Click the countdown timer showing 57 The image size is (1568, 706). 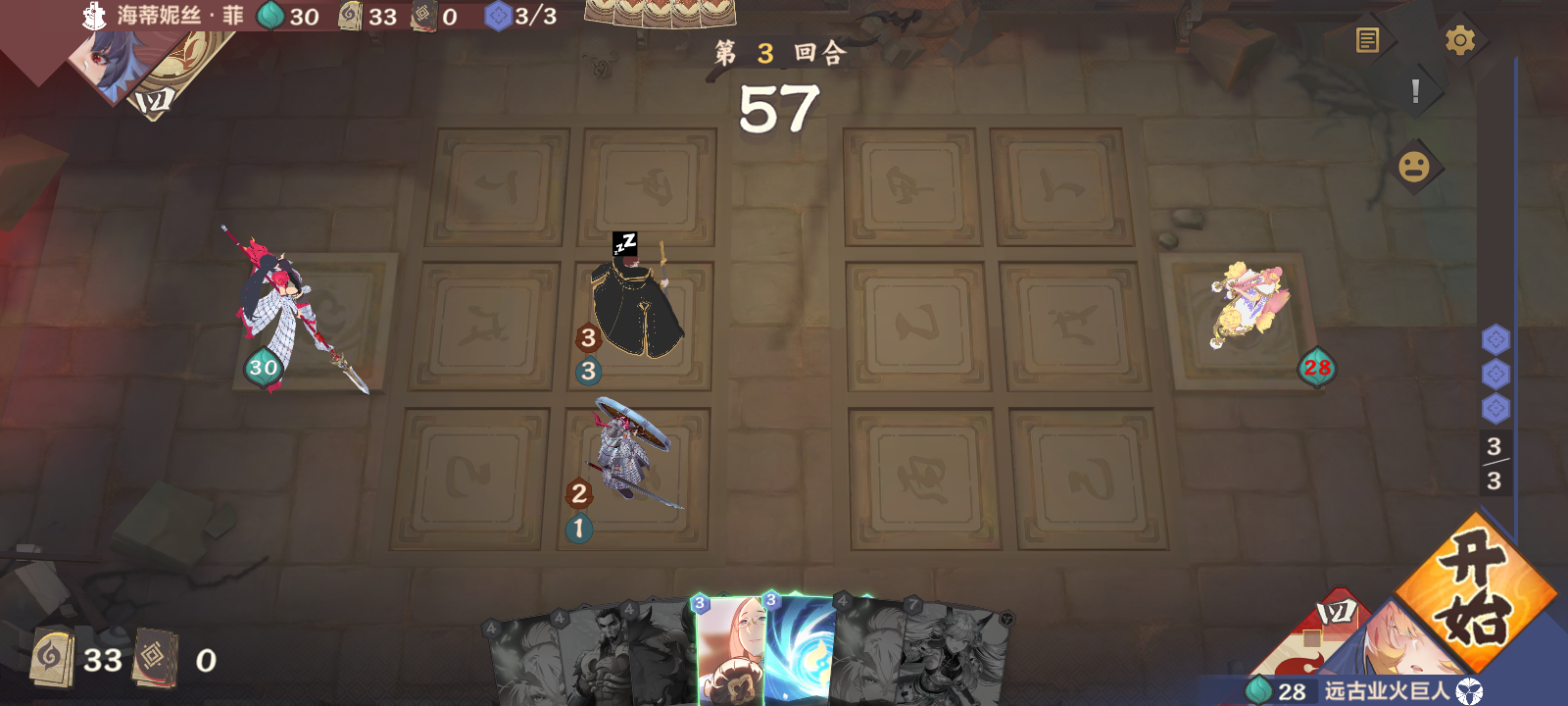click(779, 106)
